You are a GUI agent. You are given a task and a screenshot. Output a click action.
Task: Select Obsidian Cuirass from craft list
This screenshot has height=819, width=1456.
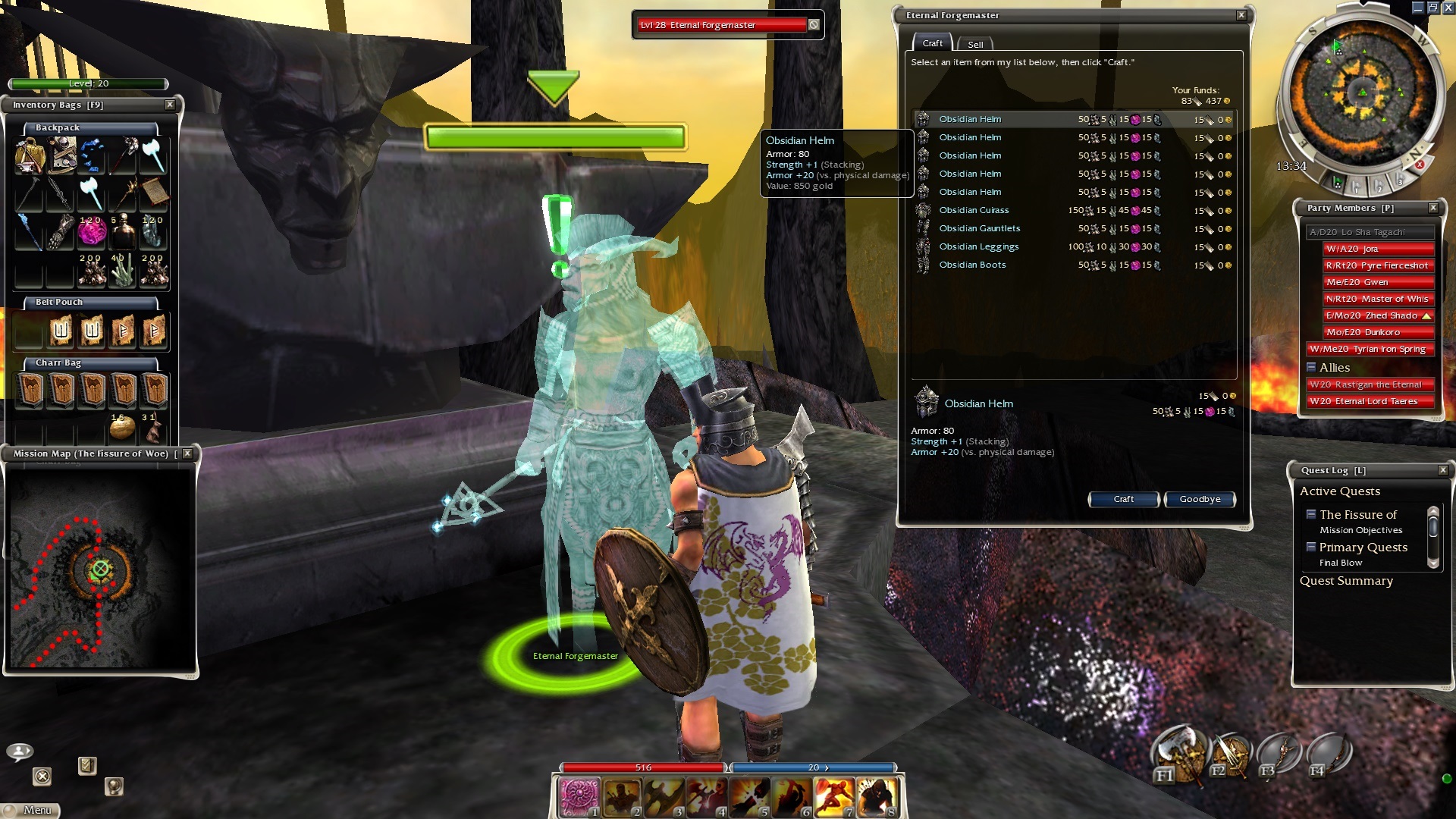pyautogui.click(x=974, y=210)
